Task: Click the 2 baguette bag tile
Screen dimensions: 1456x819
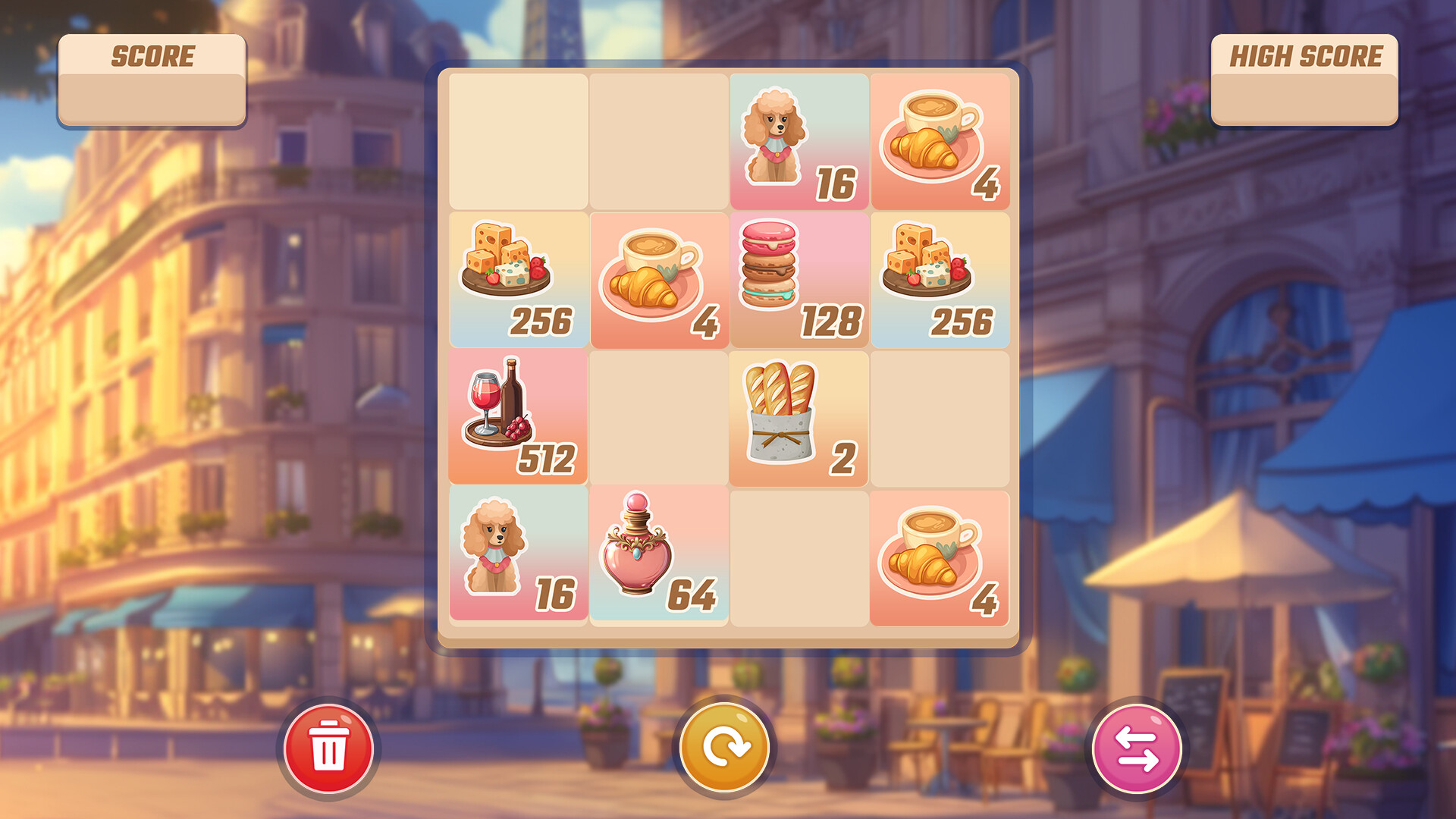Action: [799, 419]
